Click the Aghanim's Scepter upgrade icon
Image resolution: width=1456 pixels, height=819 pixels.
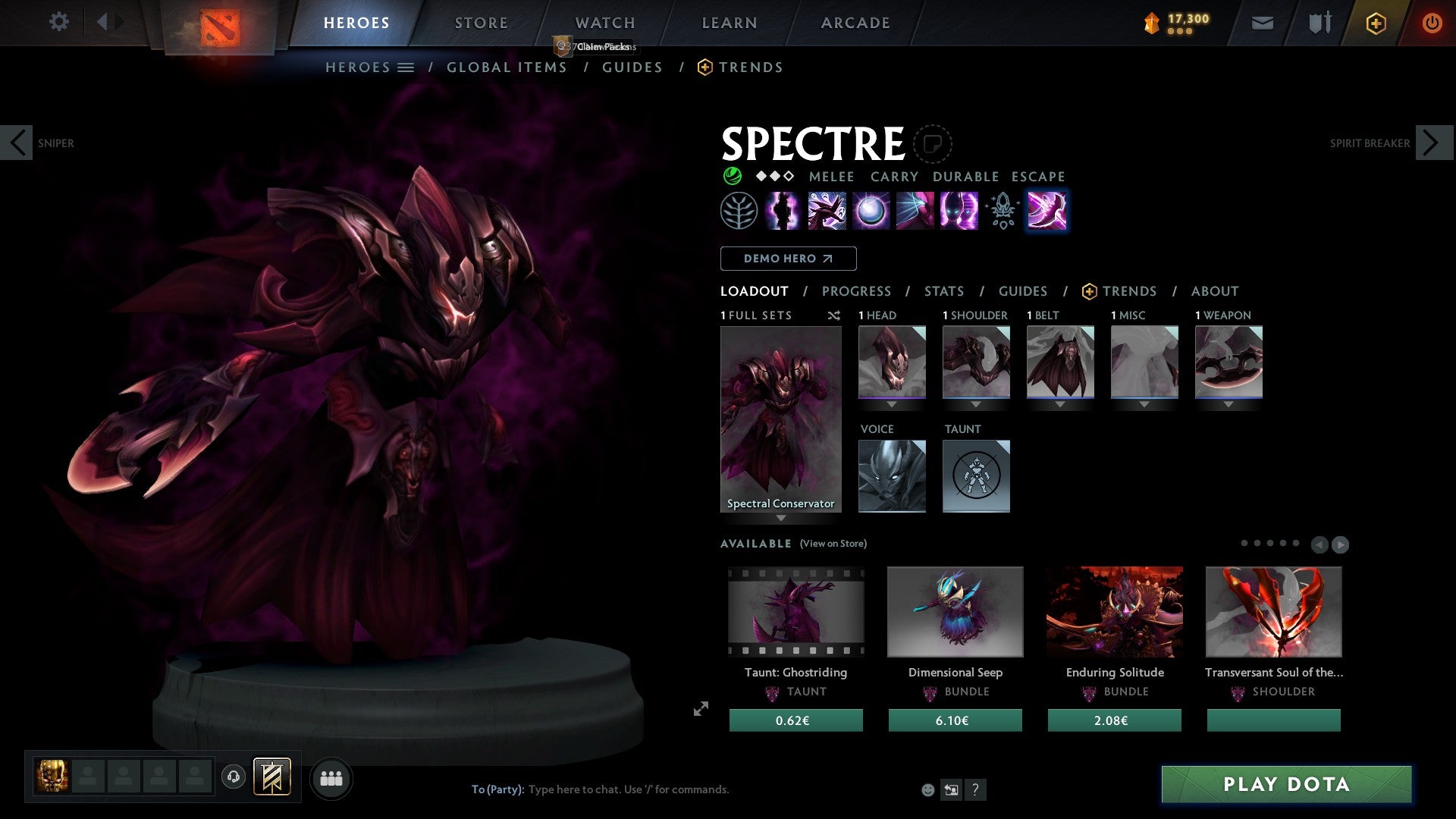point(1001,211)
